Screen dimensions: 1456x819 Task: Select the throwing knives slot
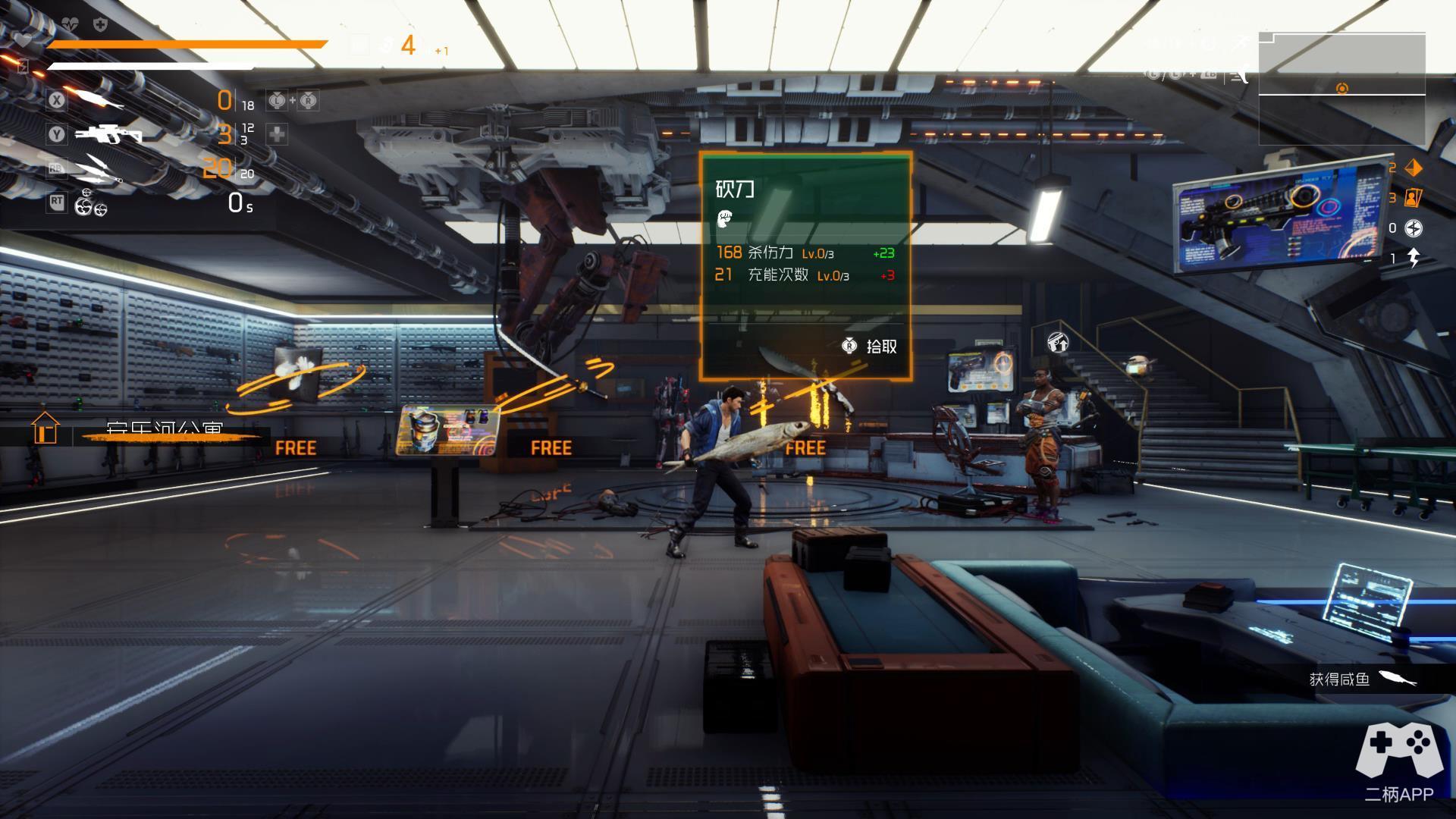tap(99, 169)
